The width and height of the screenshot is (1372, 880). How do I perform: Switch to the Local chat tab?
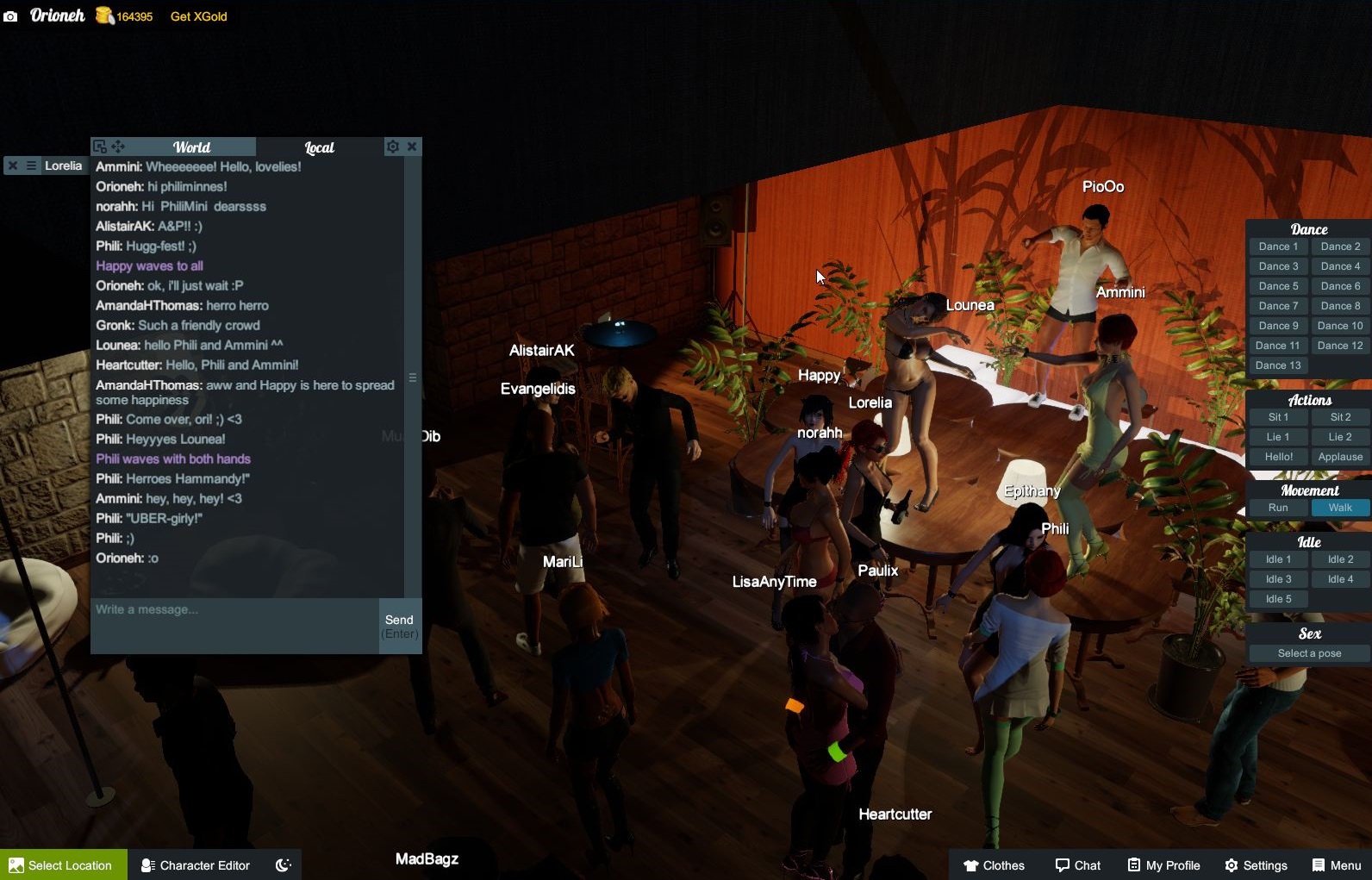click(x=318, y=147)
